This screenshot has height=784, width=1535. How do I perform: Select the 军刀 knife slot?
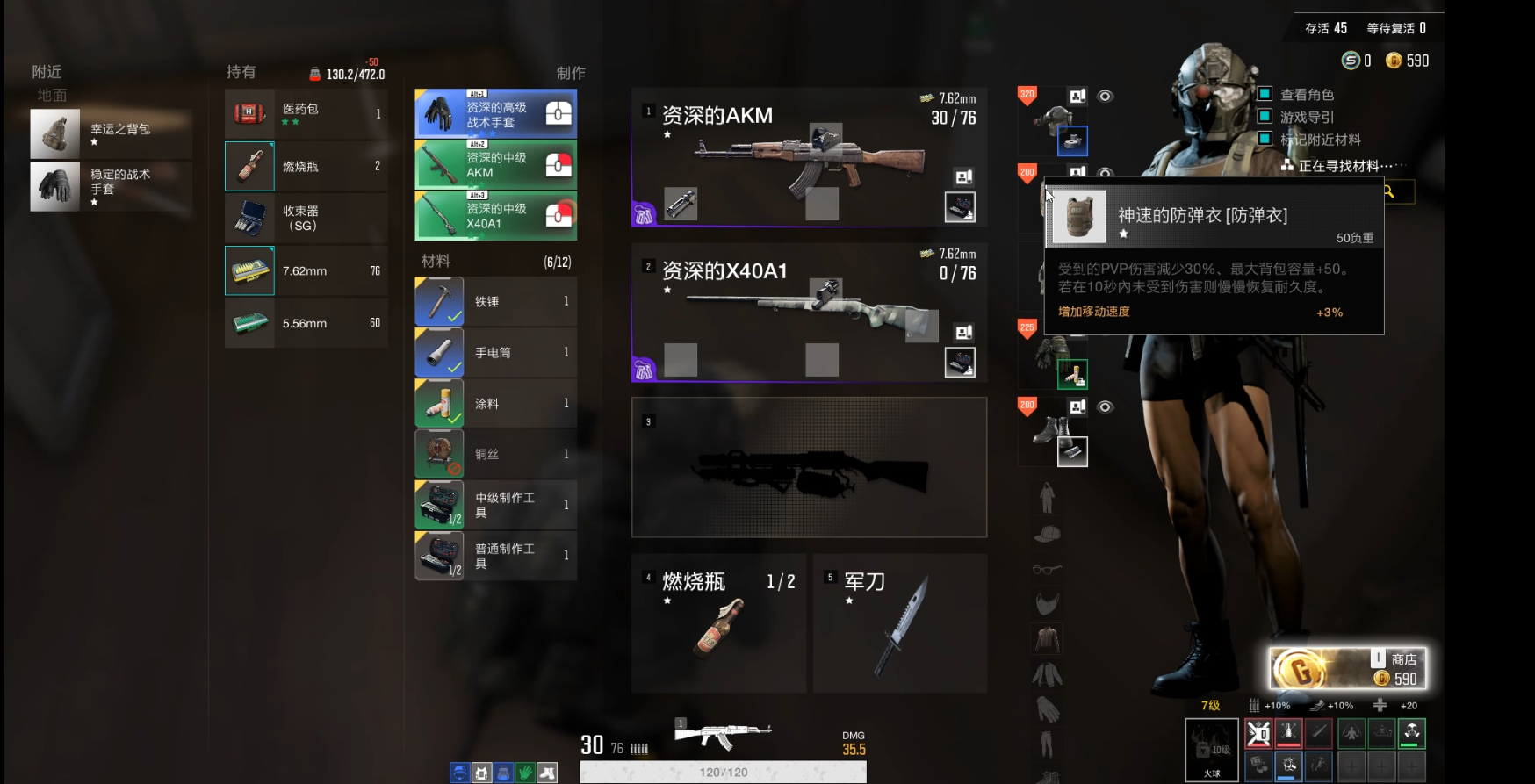click(899, 623)
